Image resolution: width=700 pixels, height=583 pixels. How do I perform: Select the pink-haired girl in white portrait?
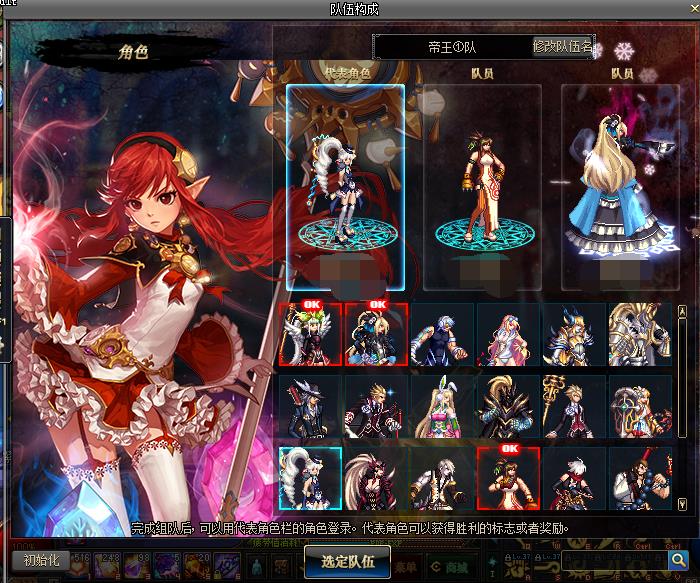pos(508,335)
